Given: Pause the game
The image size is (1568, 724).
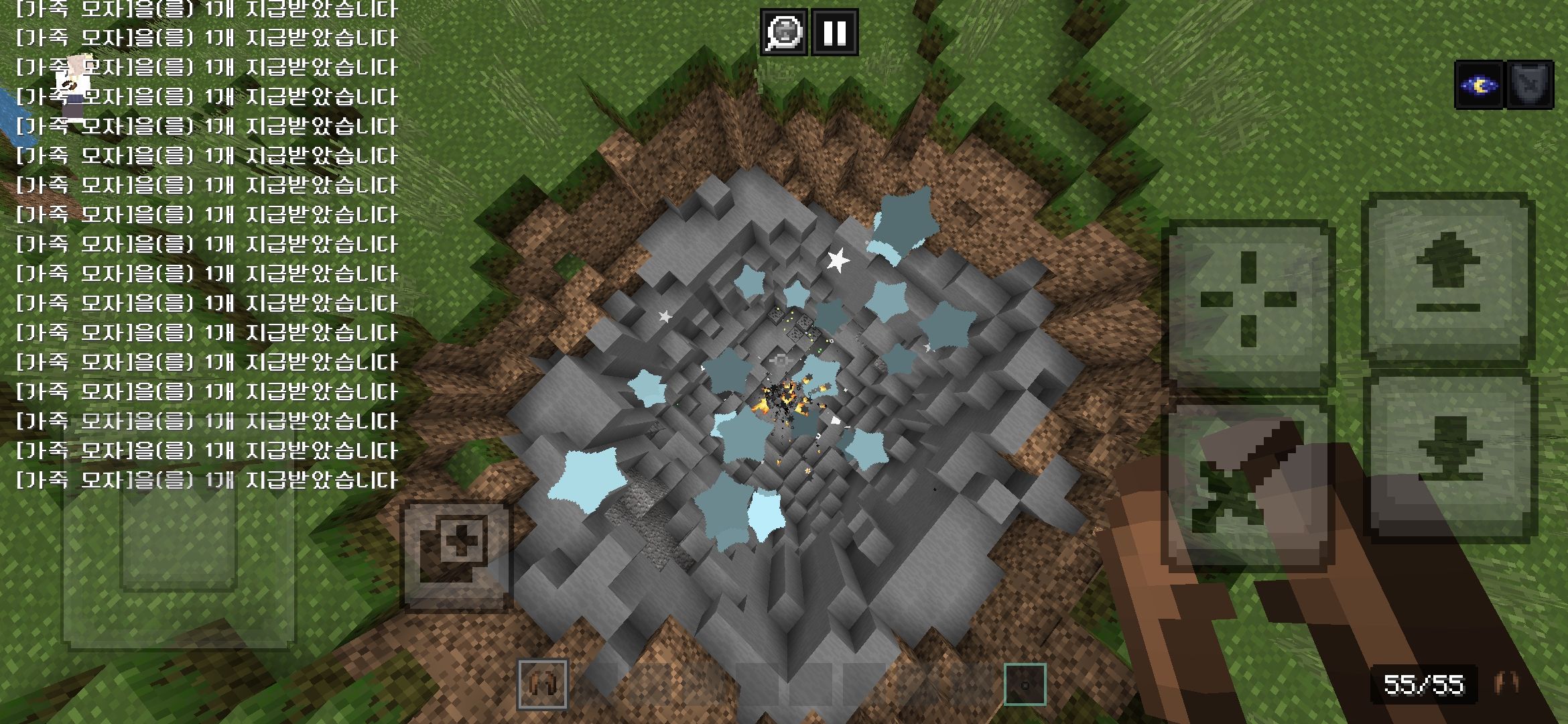Looking at the screenshot, I should [835, 32].
